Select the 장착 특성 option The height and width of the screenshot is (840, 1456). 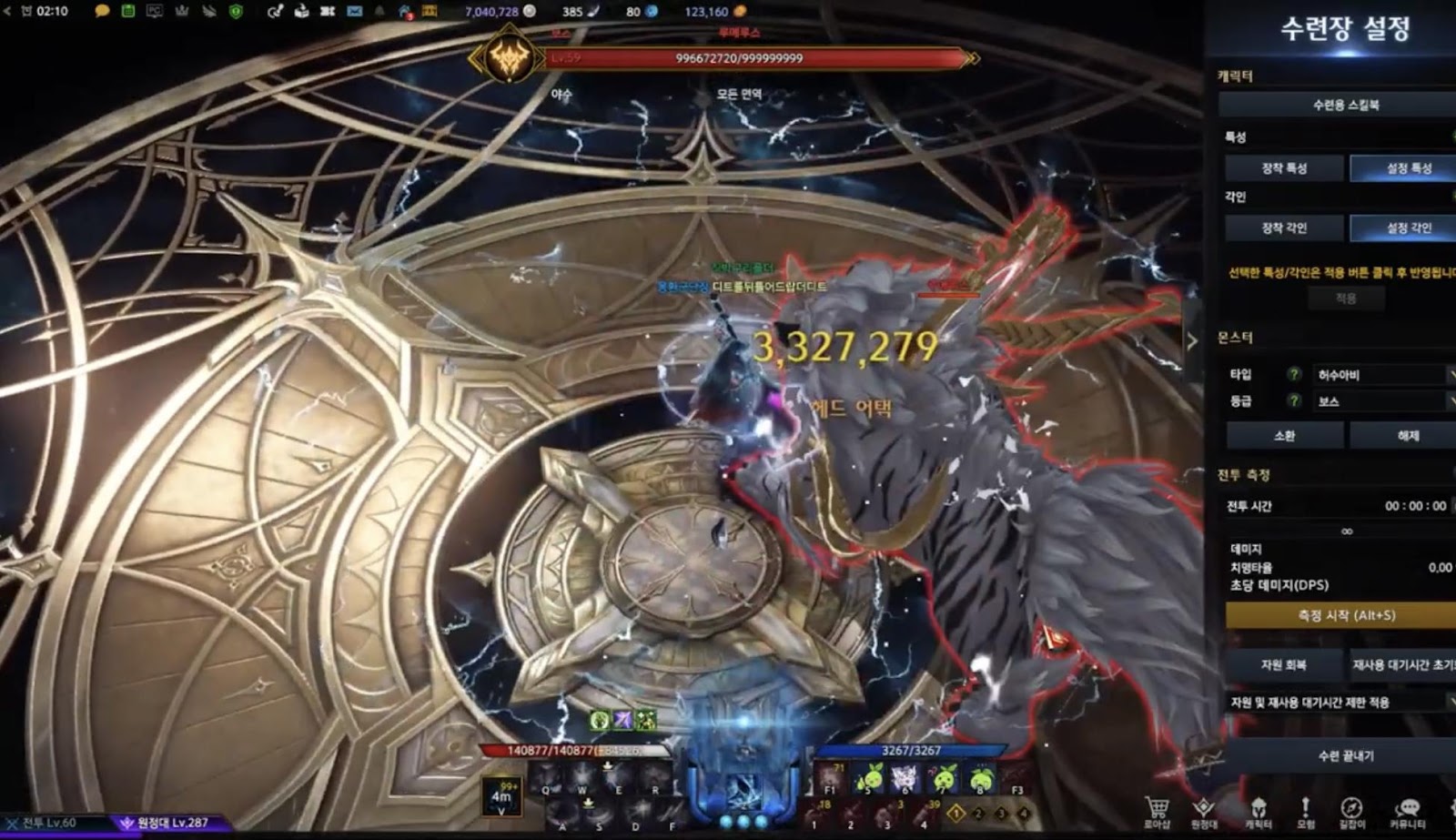pos(1284,168)
